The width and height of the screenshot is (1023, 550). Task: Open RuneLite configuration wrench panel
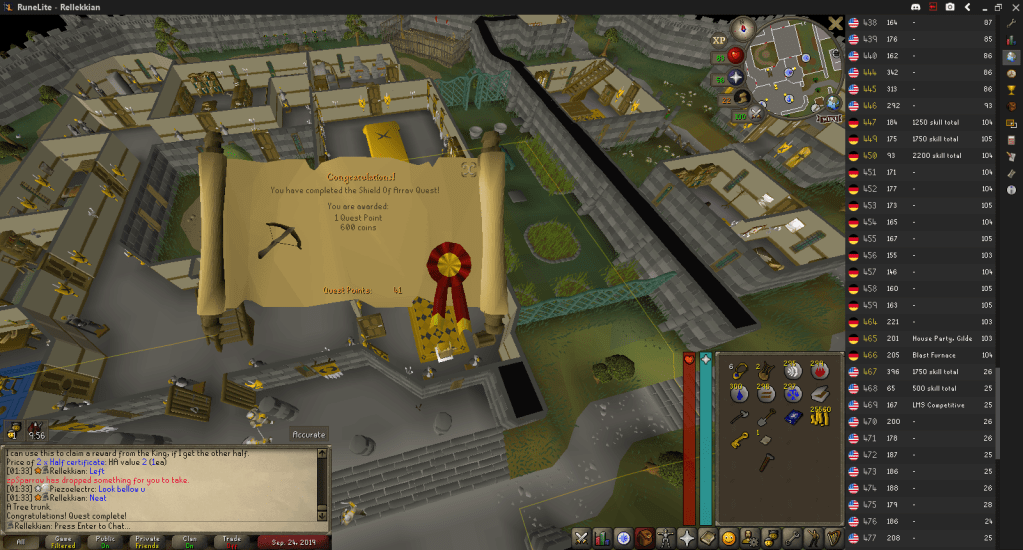click(1012, 22)
